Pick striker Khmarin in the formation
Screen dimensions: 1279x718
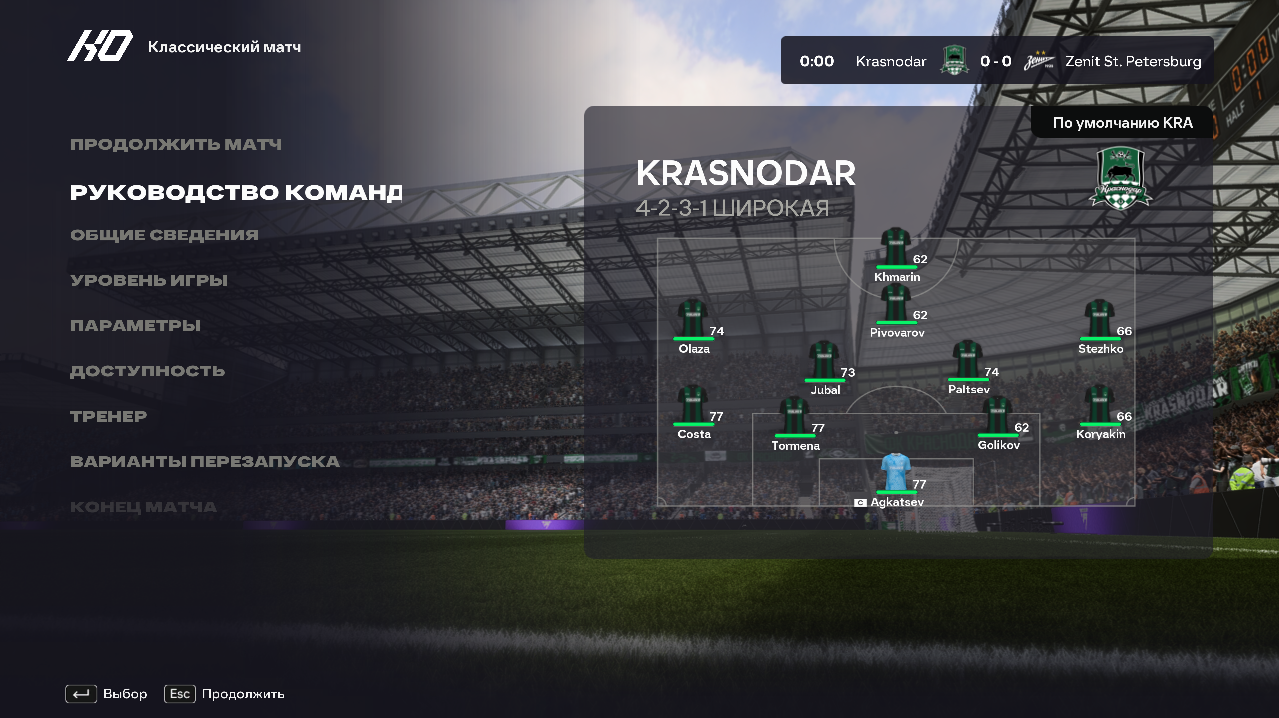click(896, 250)
